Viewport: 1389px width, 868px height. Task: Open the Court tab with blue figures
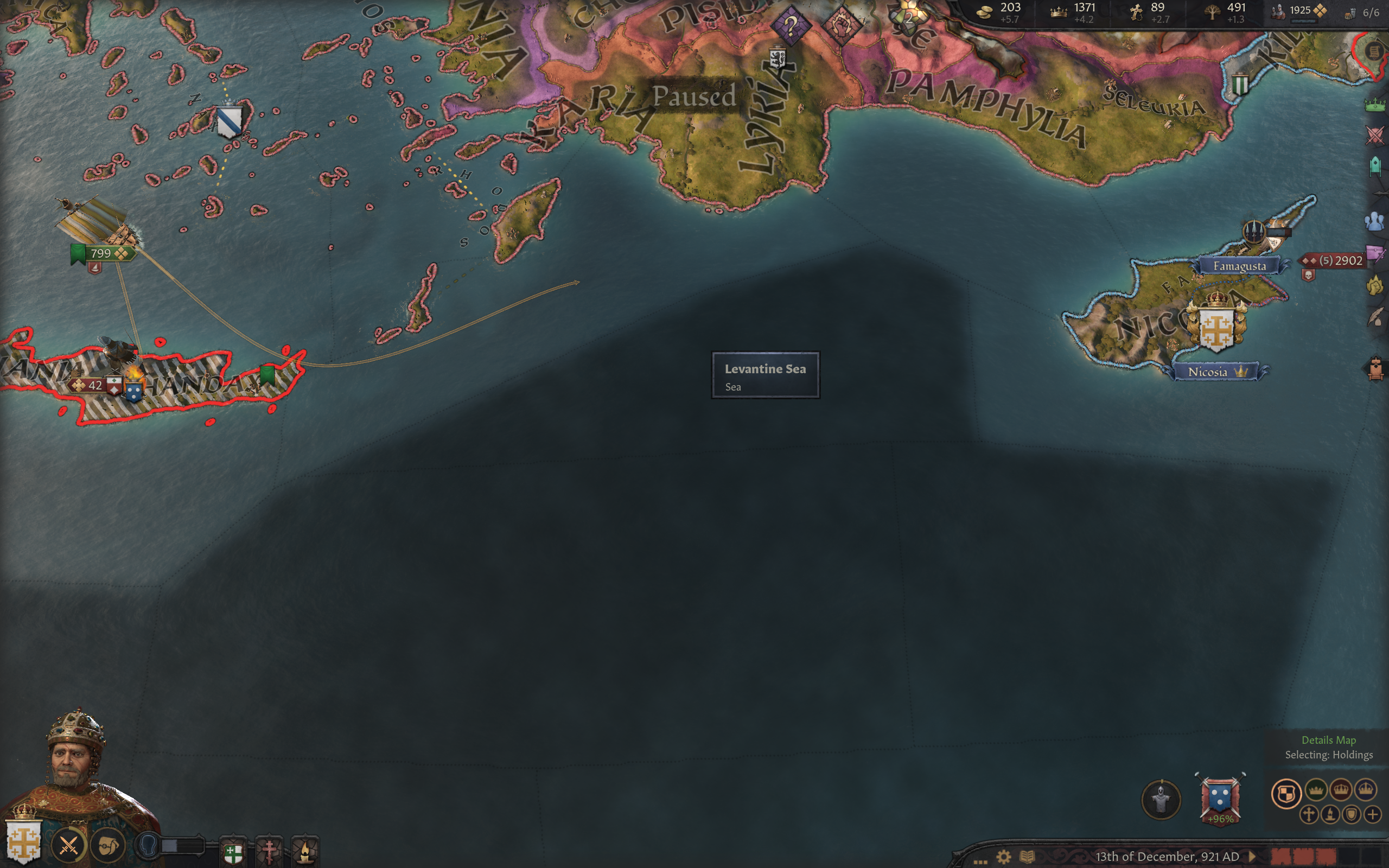point(1375,221)
